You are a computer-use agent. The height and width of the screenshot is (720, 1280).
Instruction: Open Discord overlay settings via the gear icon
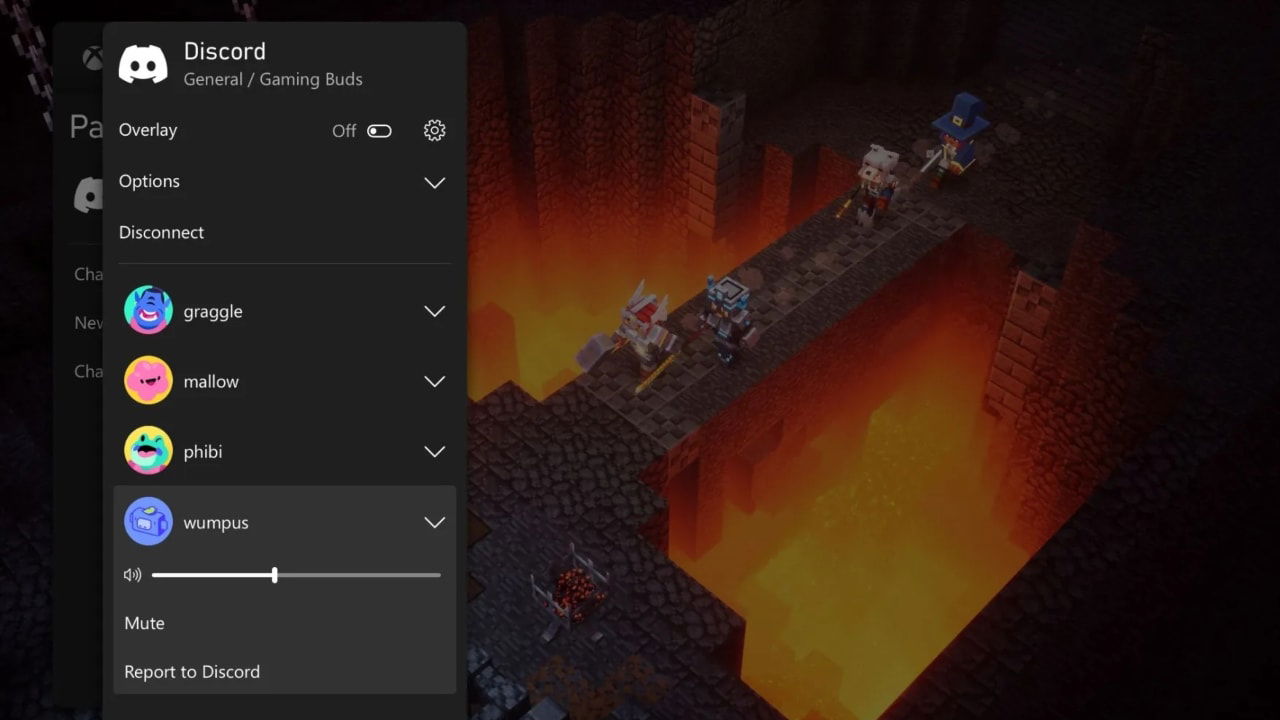pyautogui.click(x=434, y=130)
